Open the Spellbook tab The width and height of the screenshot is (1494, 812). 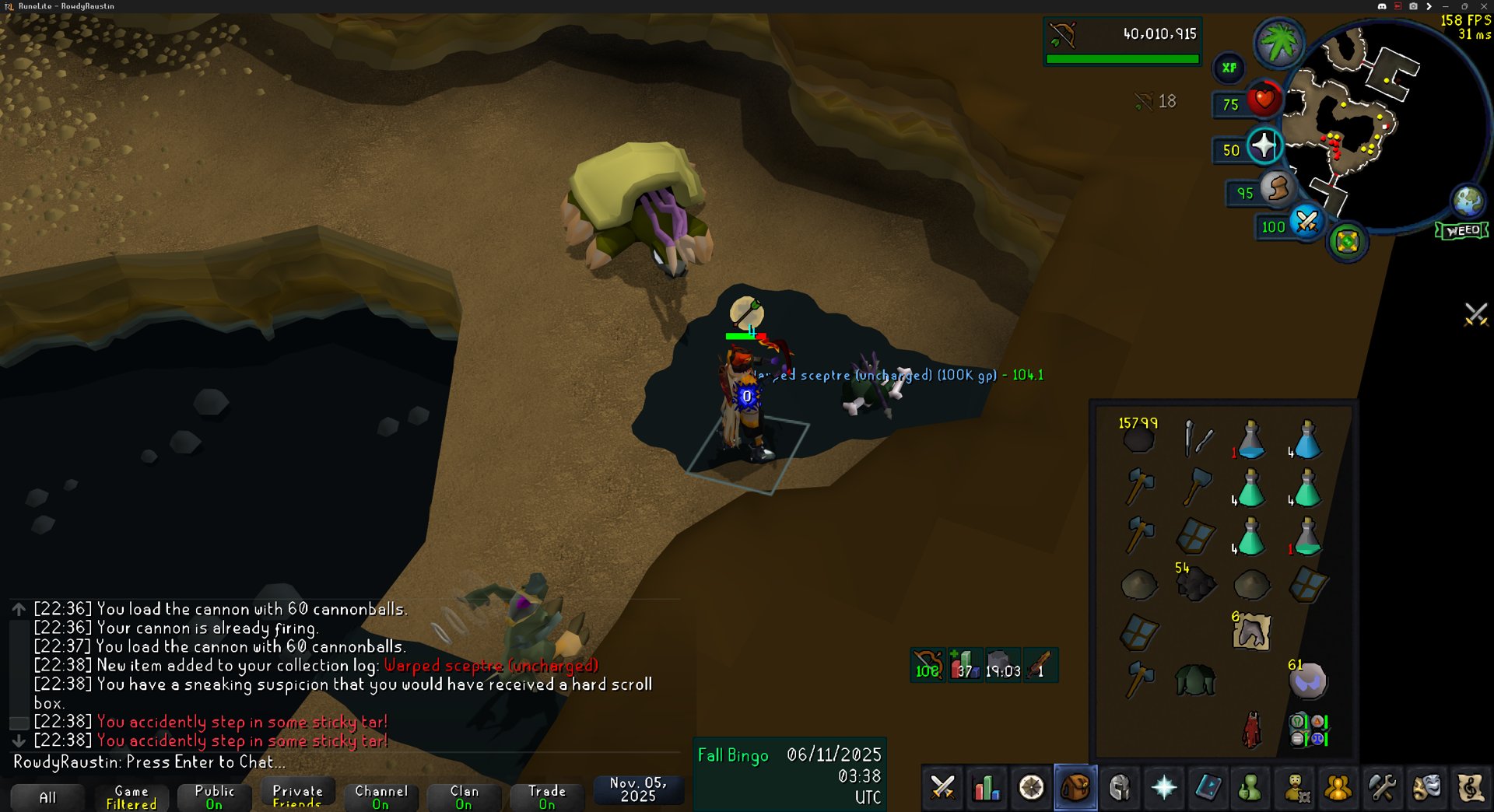[1208, 788]
